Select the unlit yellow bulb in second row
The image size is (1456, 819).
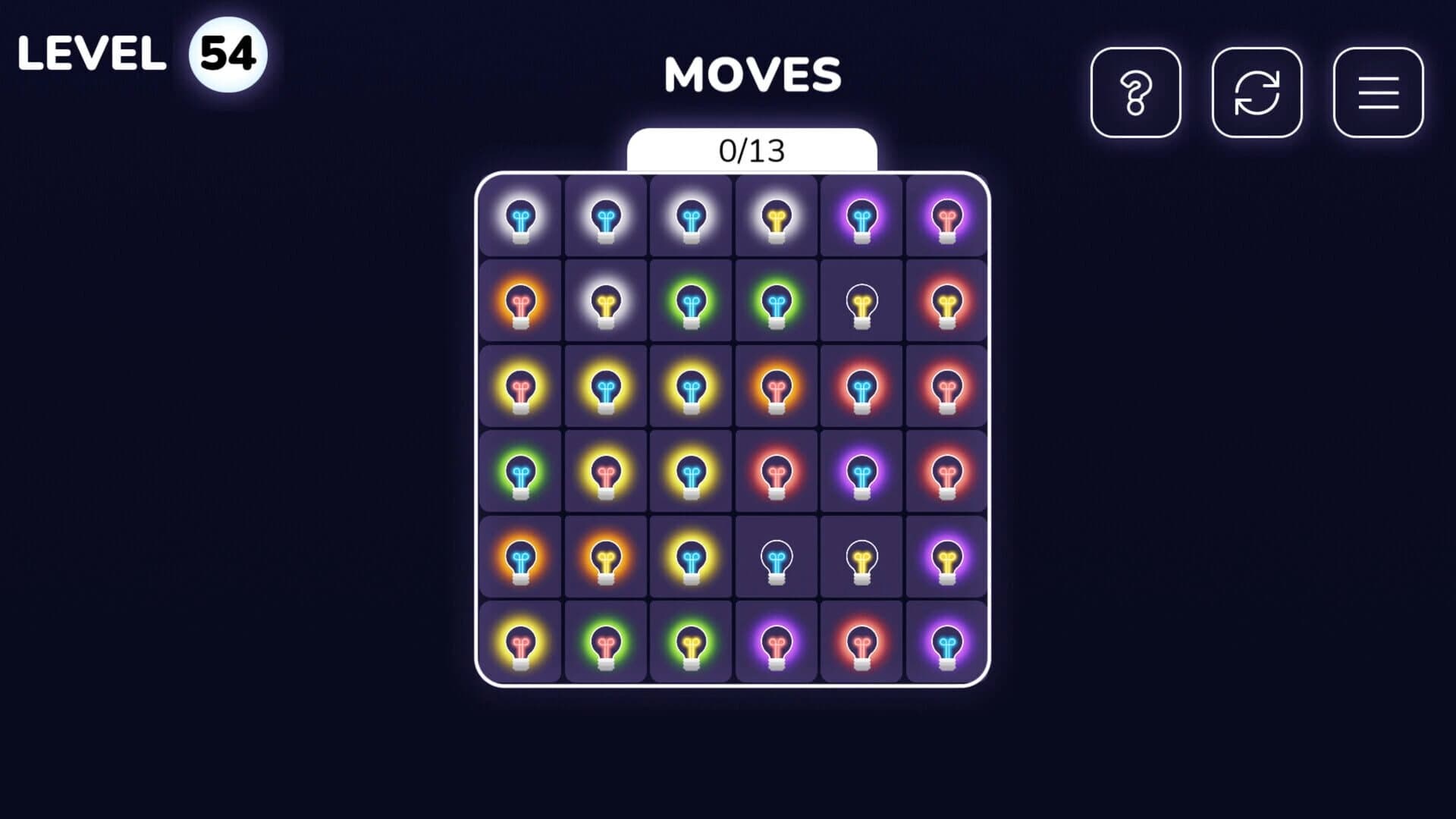(x=861, y=301)
